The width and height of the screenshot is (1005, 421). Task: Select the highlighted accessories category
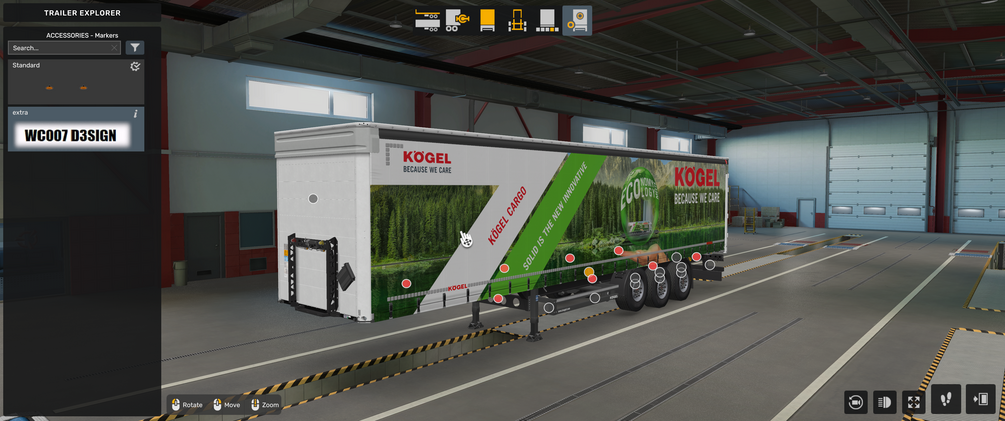click(577, 20)
